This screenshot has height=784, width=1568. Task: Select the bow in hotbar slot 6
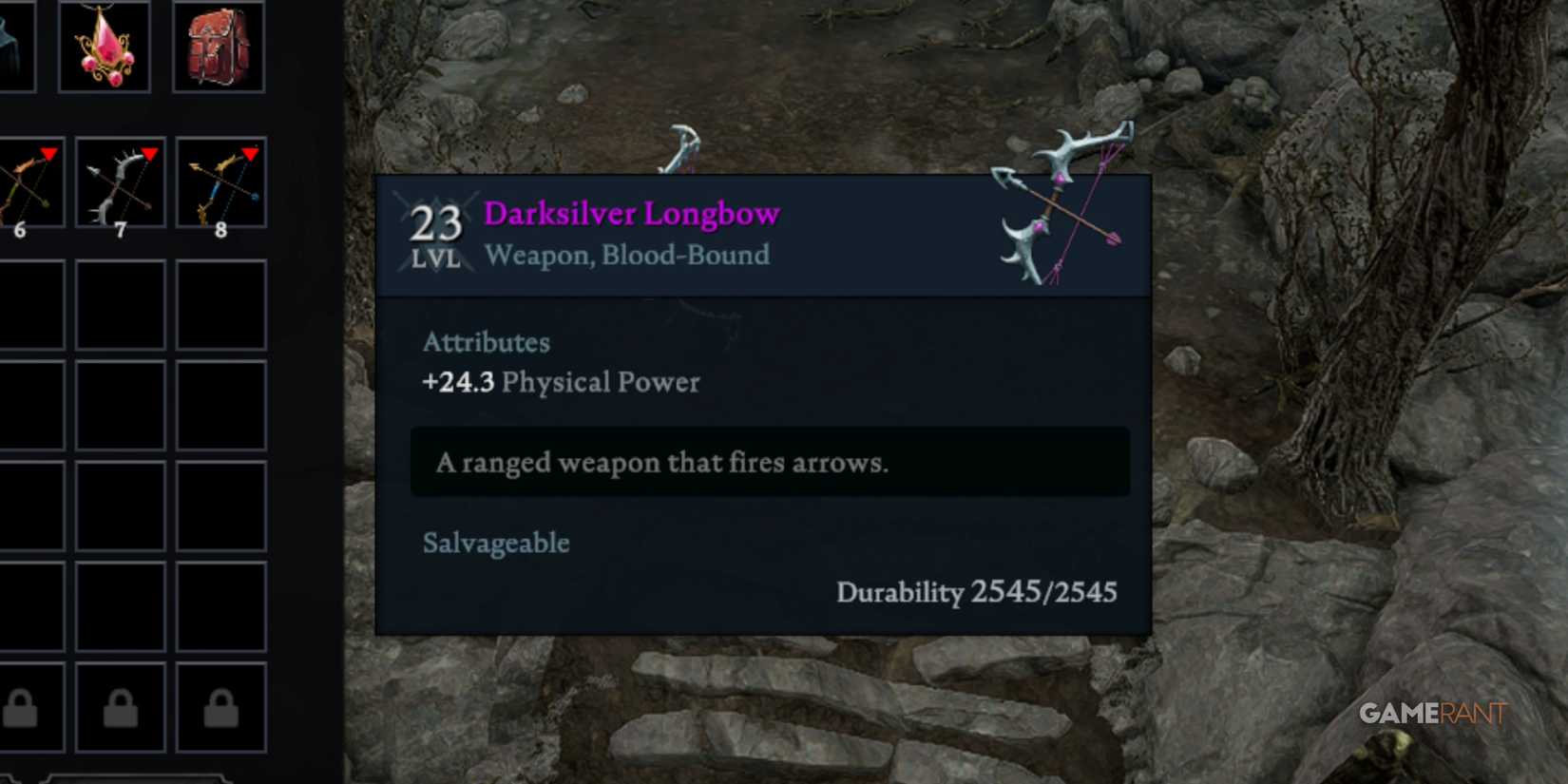[24, 183]
